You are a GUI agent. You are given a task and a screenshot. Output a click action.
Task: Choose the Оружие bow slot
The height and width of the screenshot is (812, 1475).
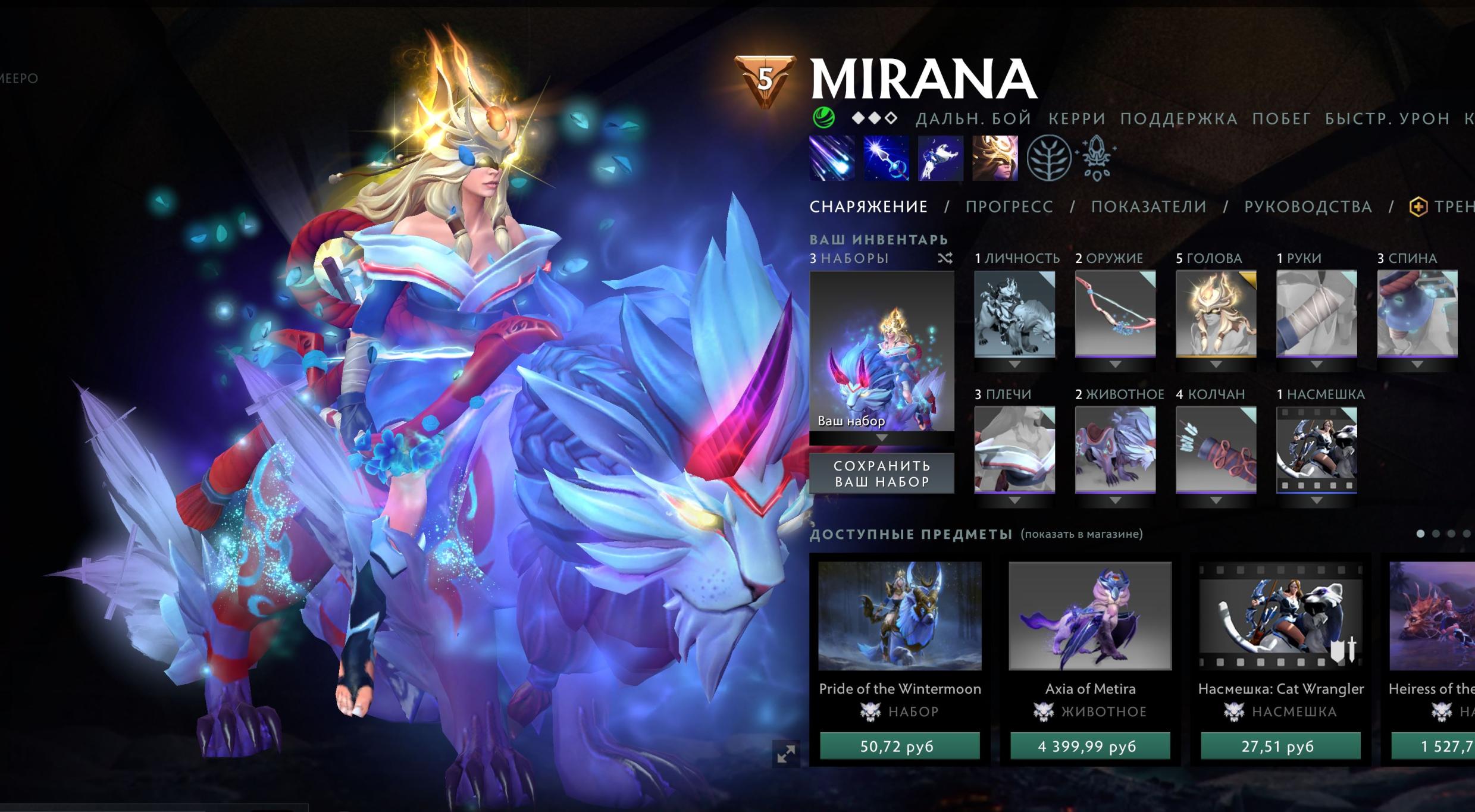[1115, 314]
